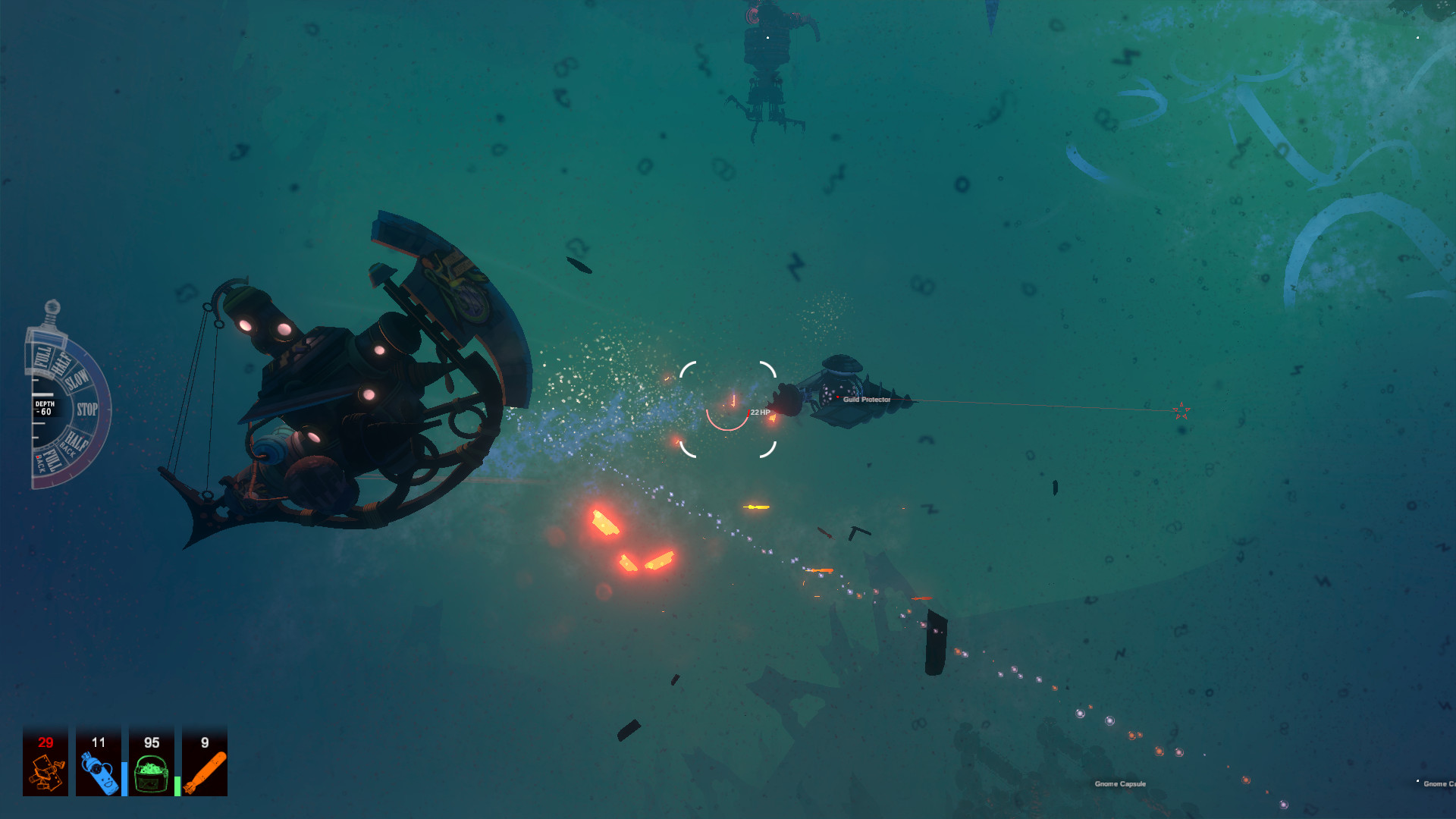Click the Gnome Capsule label bottom right
This screenshot has height=819, width=1456.
point(1121,783)
